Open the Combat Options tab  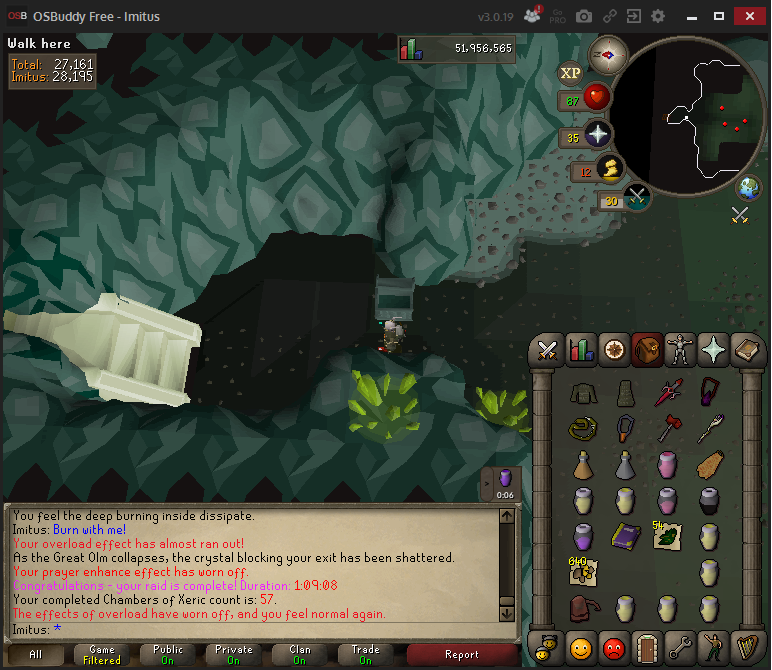point(547,349)
